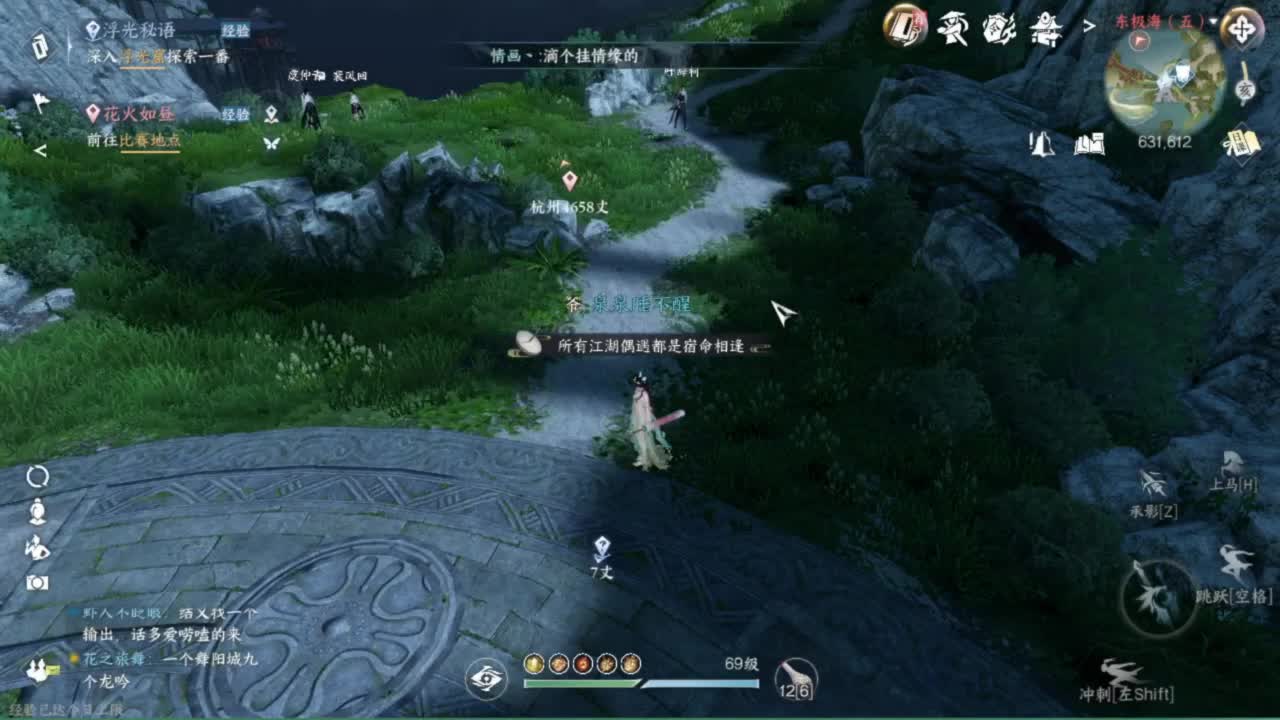Click the 经验 reward tag on 浮光秘语 quest
The height and width of the screenshot is (720, 1280).
click(235, 31)
